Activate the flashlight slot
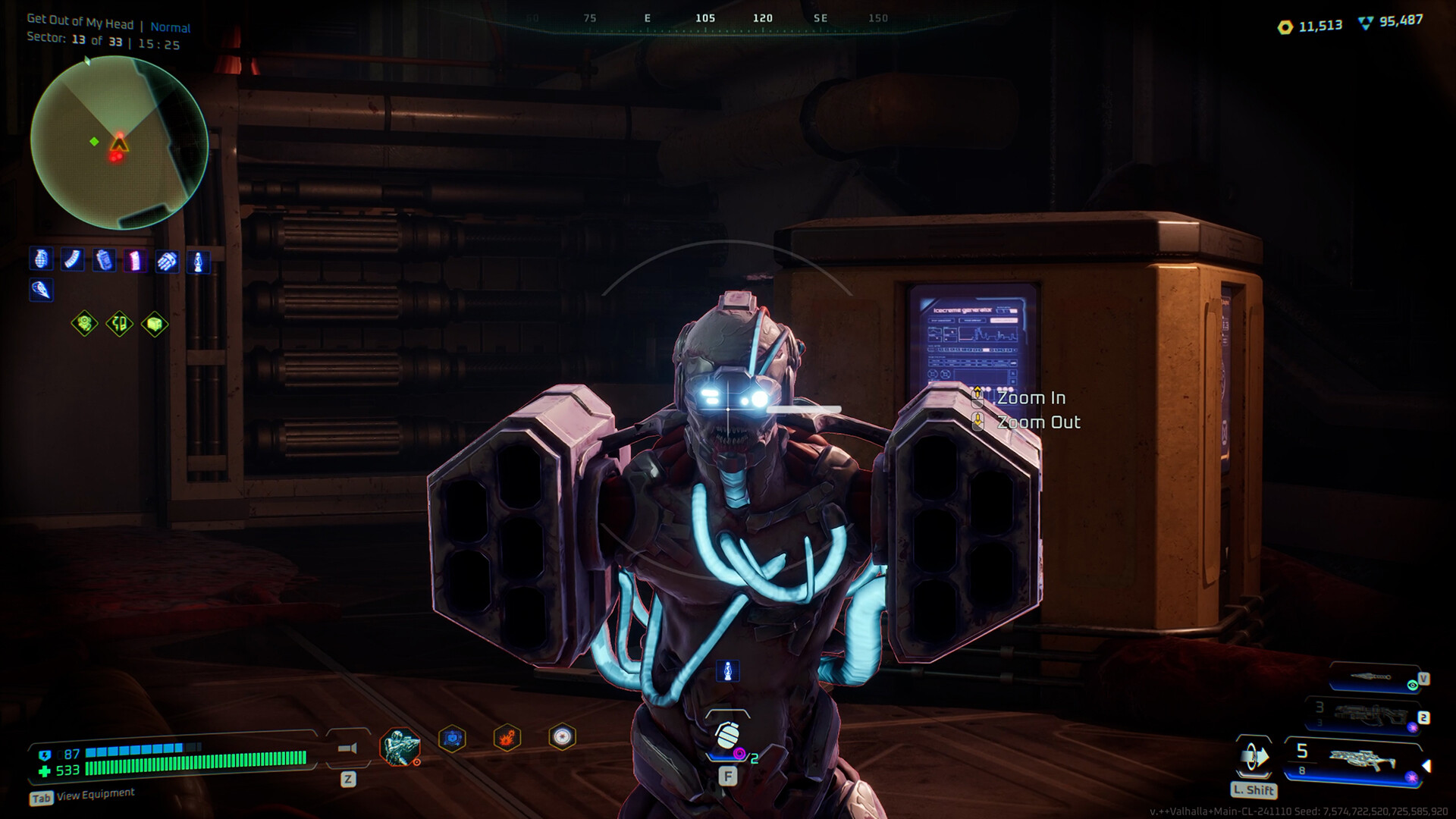1456x819 pixels. (x=347, y=749)
